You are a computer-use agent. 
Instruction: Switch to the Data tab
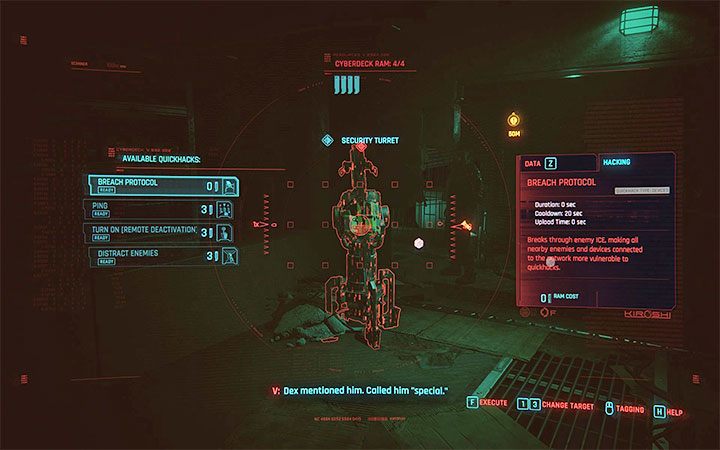point(541,162)
